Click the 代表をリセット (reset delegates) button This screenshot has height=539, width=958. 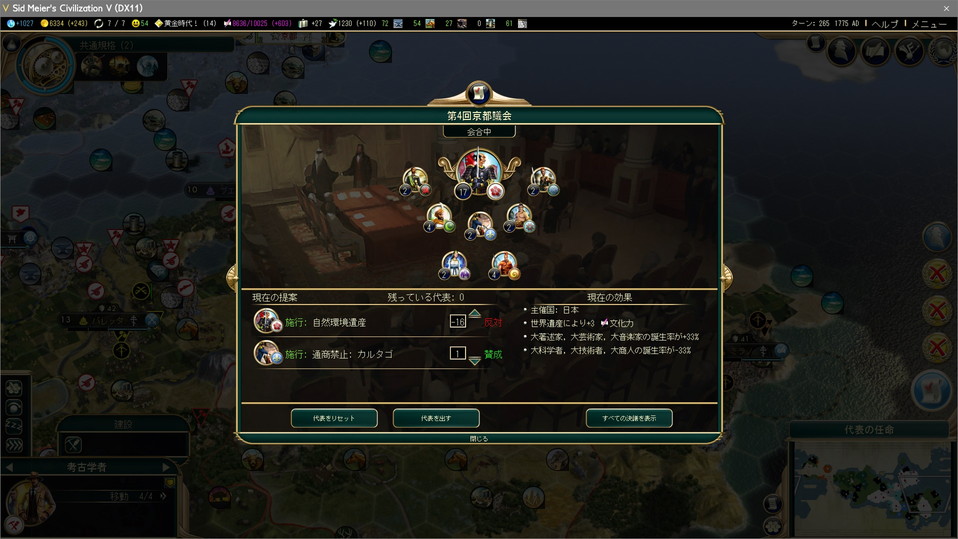coord(335,418)
